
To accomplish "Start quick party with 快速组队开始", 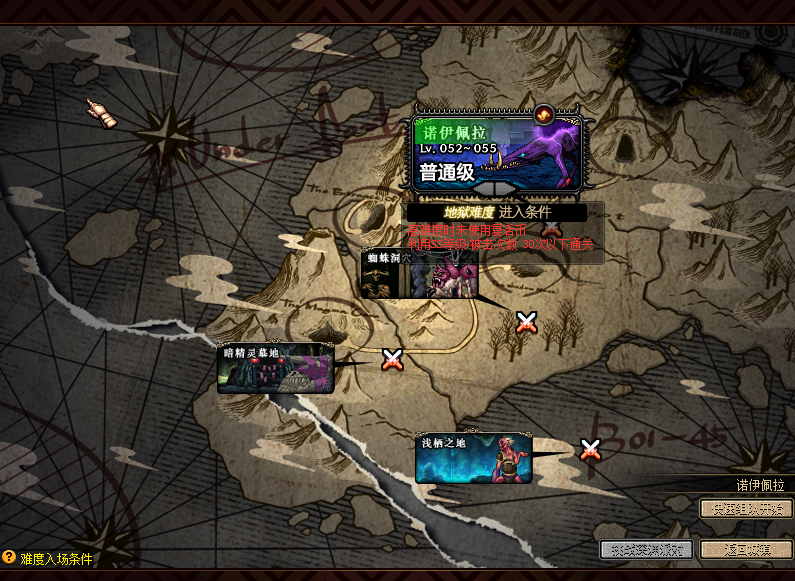I will coord(745,508).
